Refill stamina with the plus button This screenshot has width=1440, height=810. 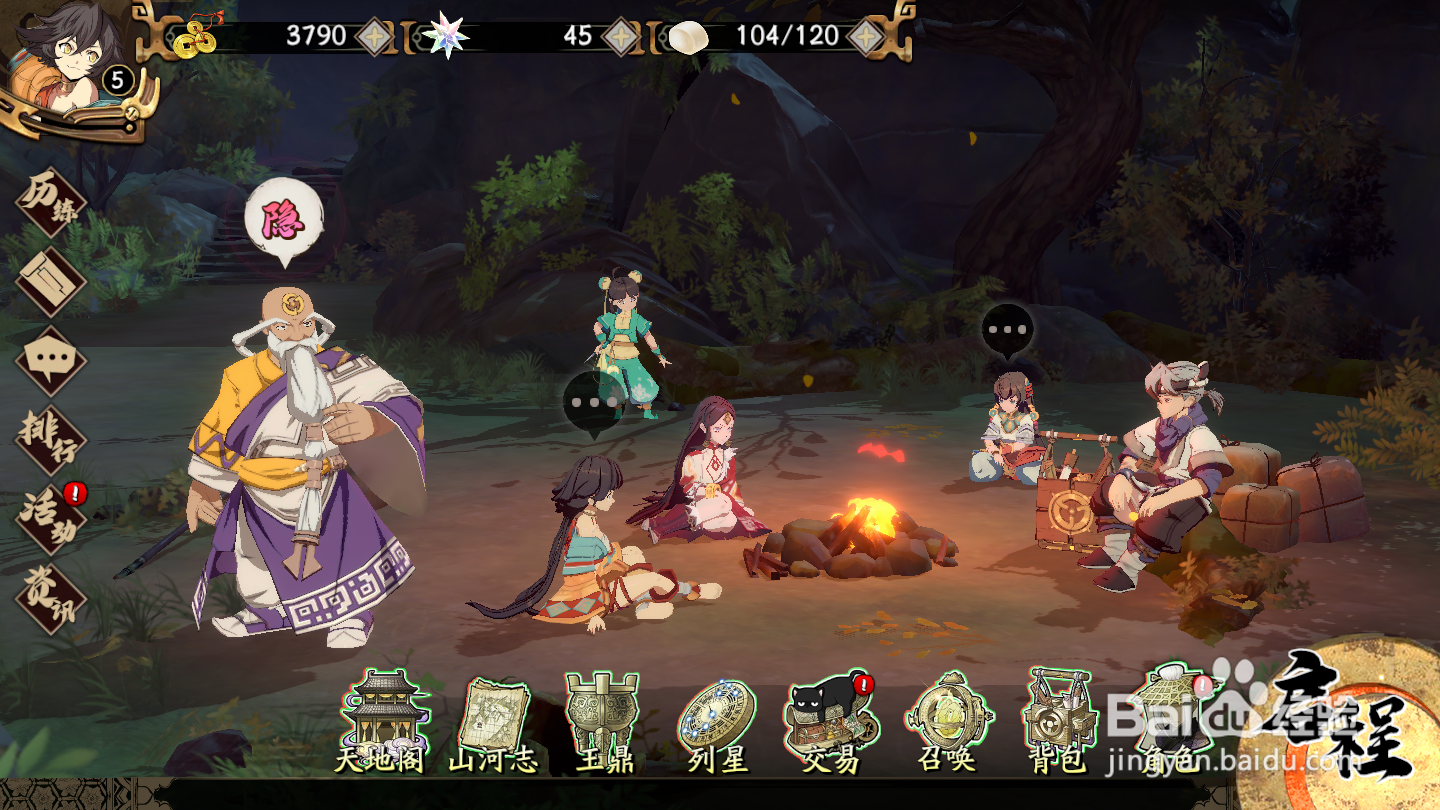(x=865, y=36)
